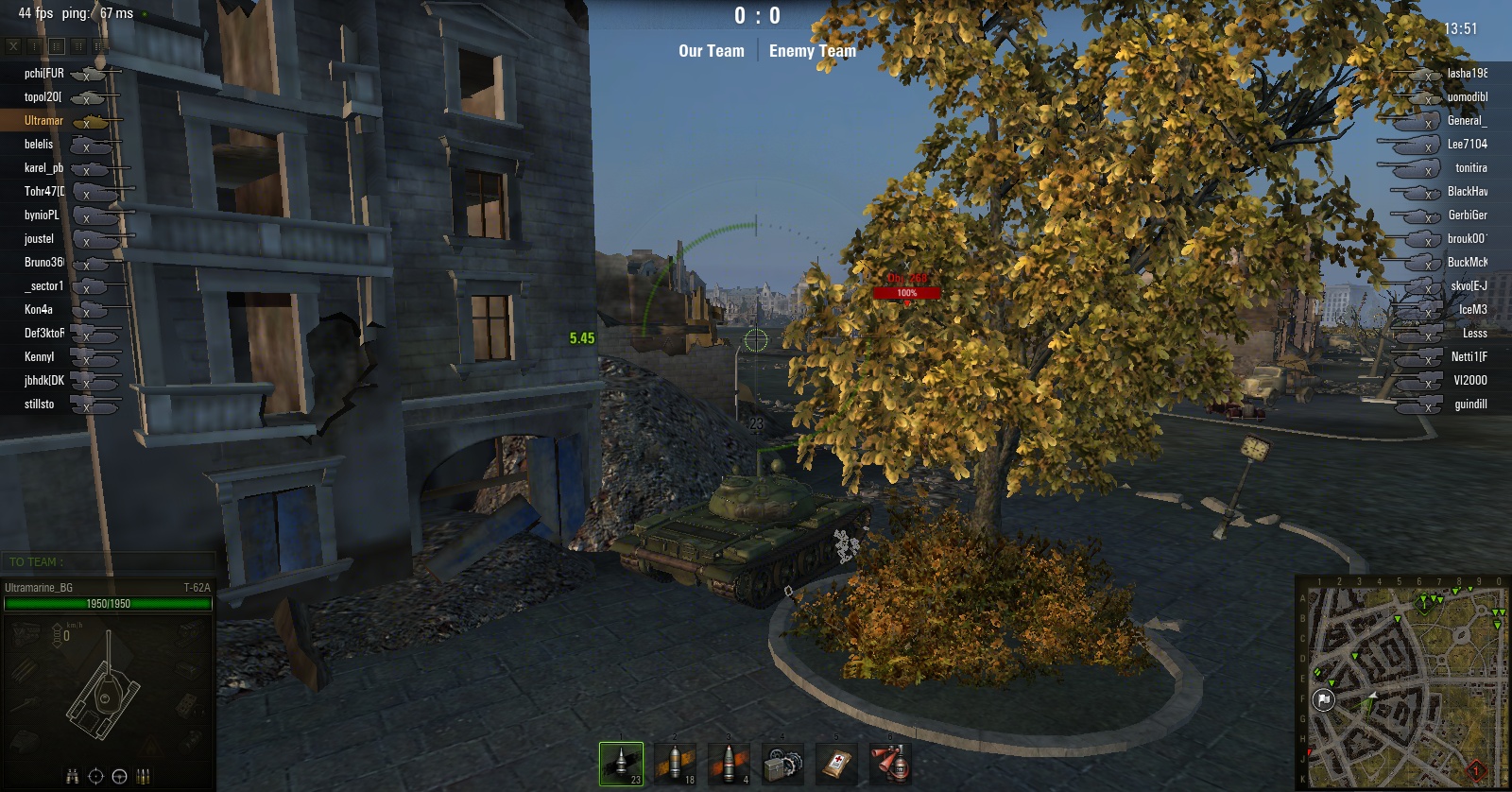Screen dimensions: 1512x792
Task: Switch to the shell slot holding 18 rounds
Action: tap(675, 763)
